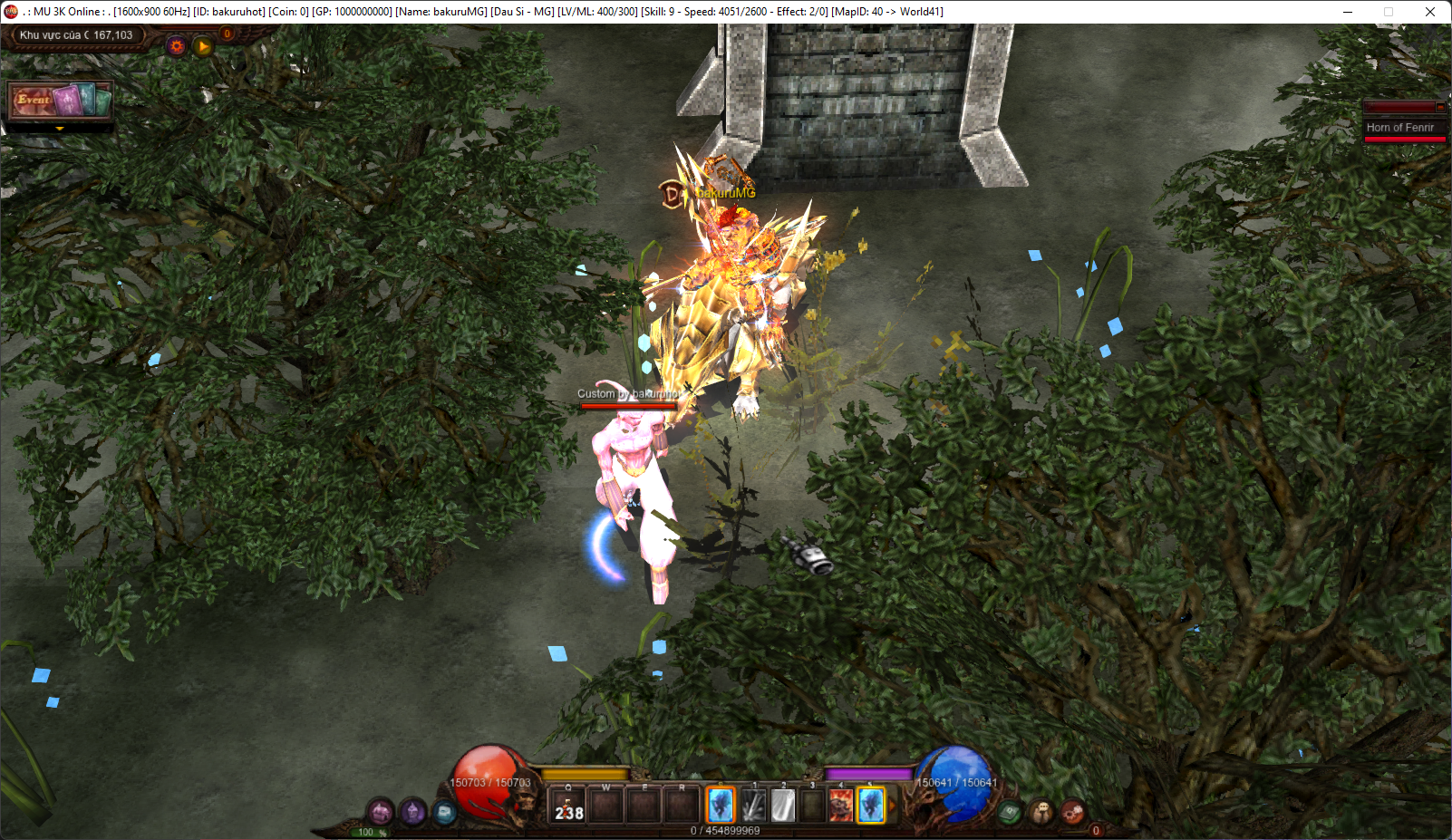This screenshot has height=840, width=1452.
Task: Open the purple helmet character icon
Action: [x=413, y=811]
